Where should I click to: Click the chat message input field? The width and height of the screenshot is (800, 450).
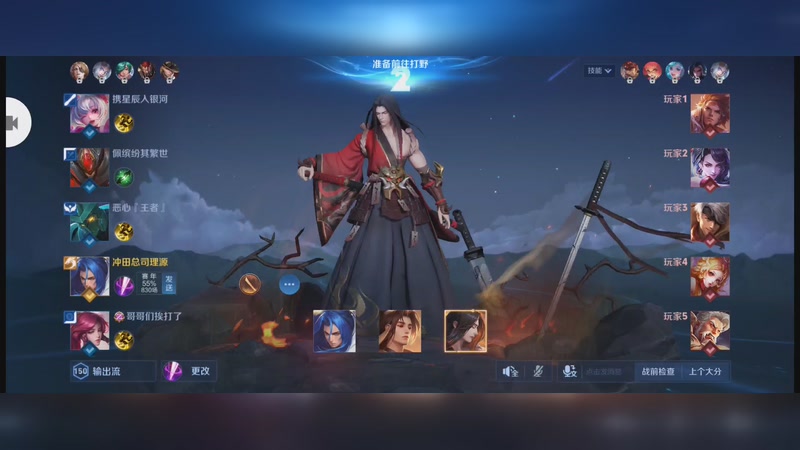(603, 371)
